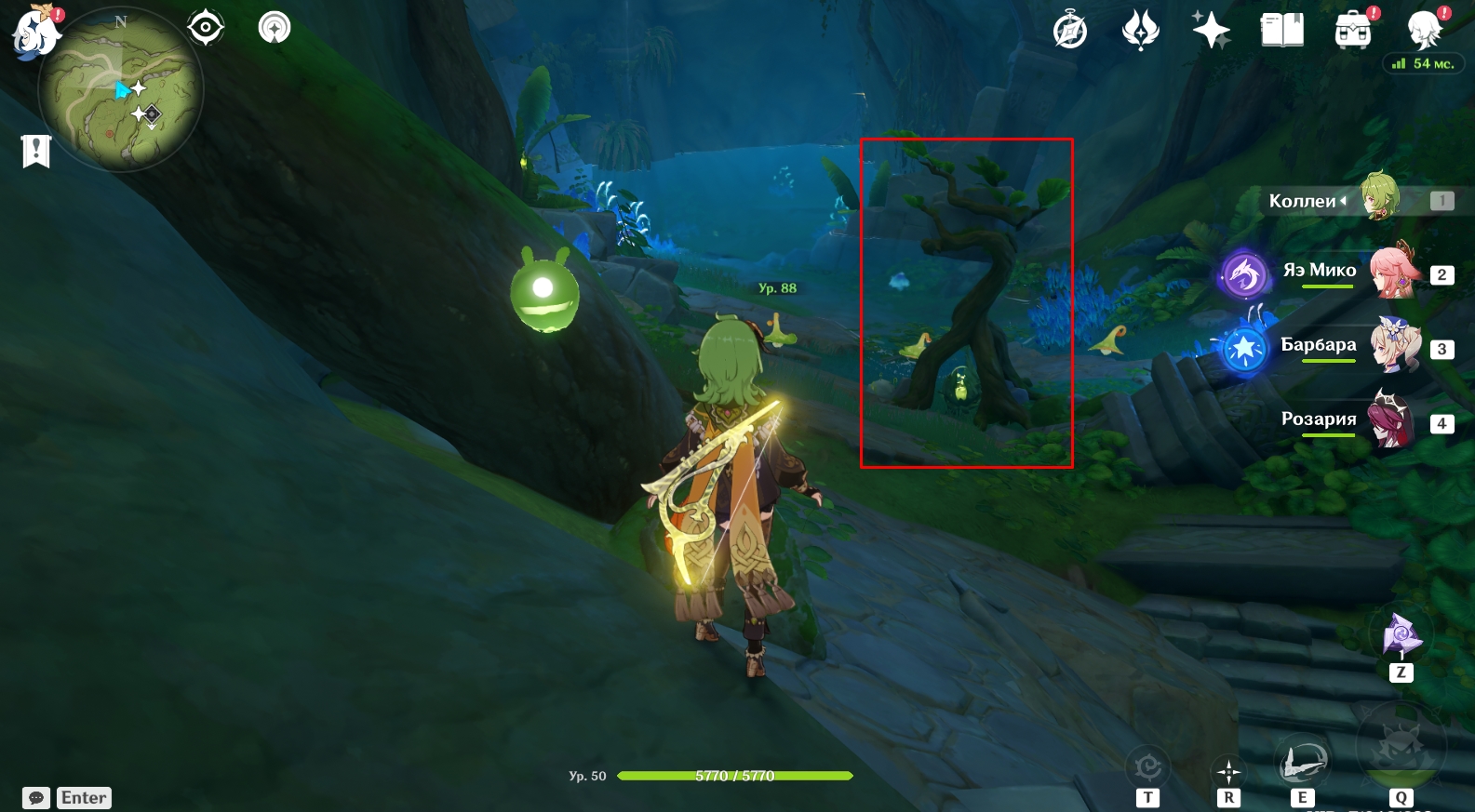The width and height of the screenshot is (1475, 812).
Task: Use the purple gadget item
Action: point(1401,635)
